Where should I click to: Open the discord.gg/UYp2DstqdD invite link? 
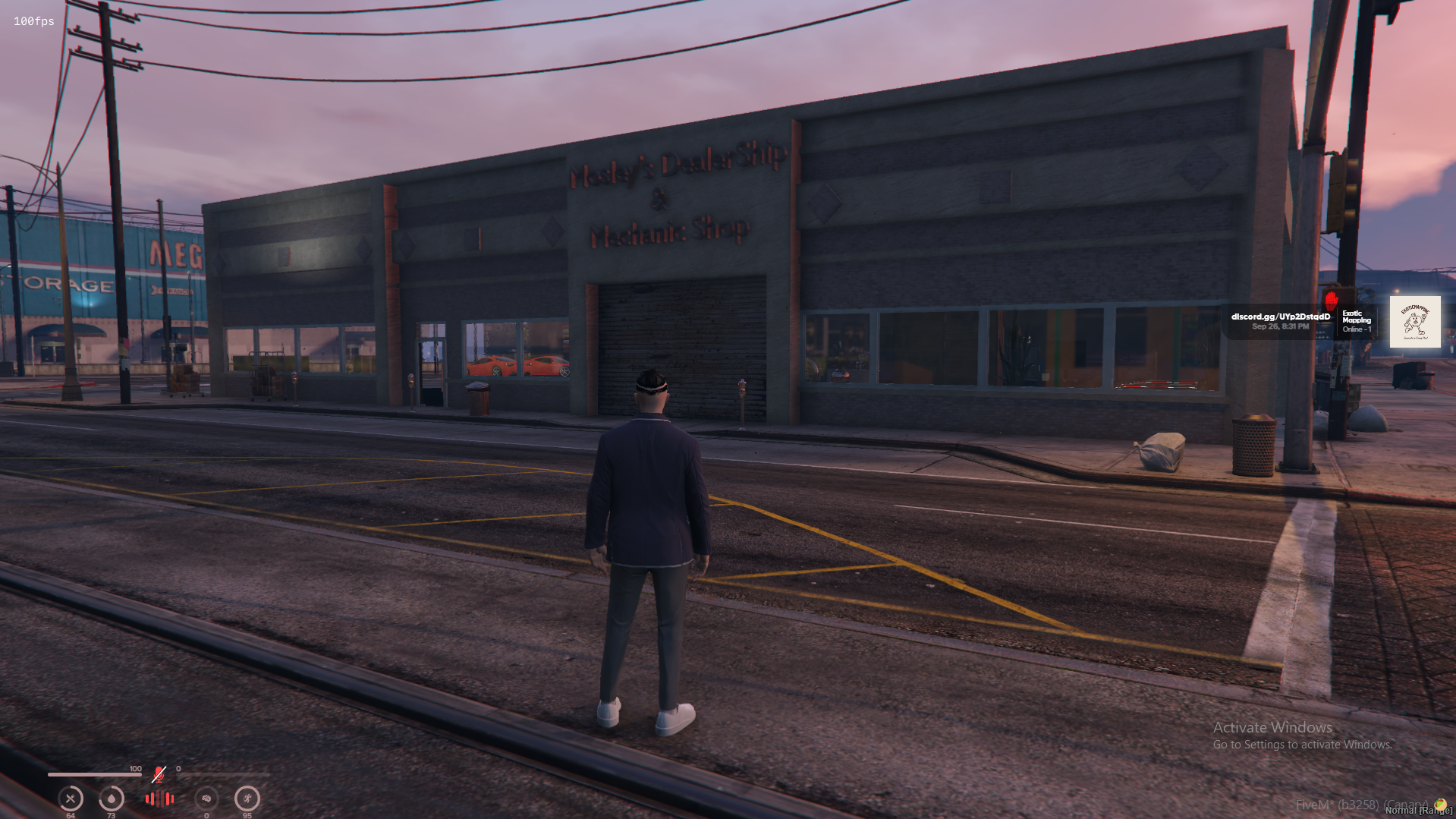(x=1282, y=317)
